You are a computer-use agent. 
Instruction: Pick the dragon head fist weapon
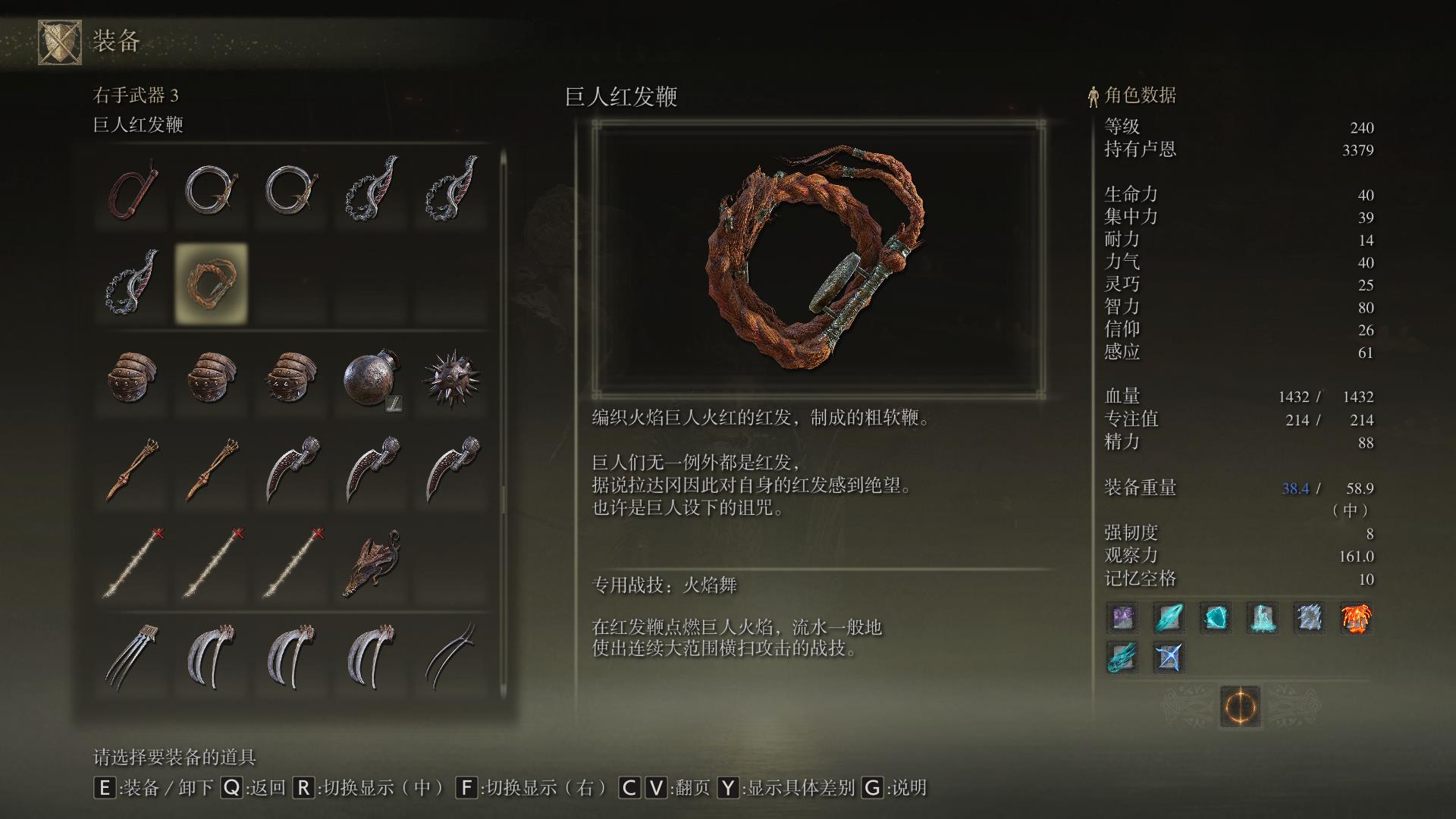[372, 564]
